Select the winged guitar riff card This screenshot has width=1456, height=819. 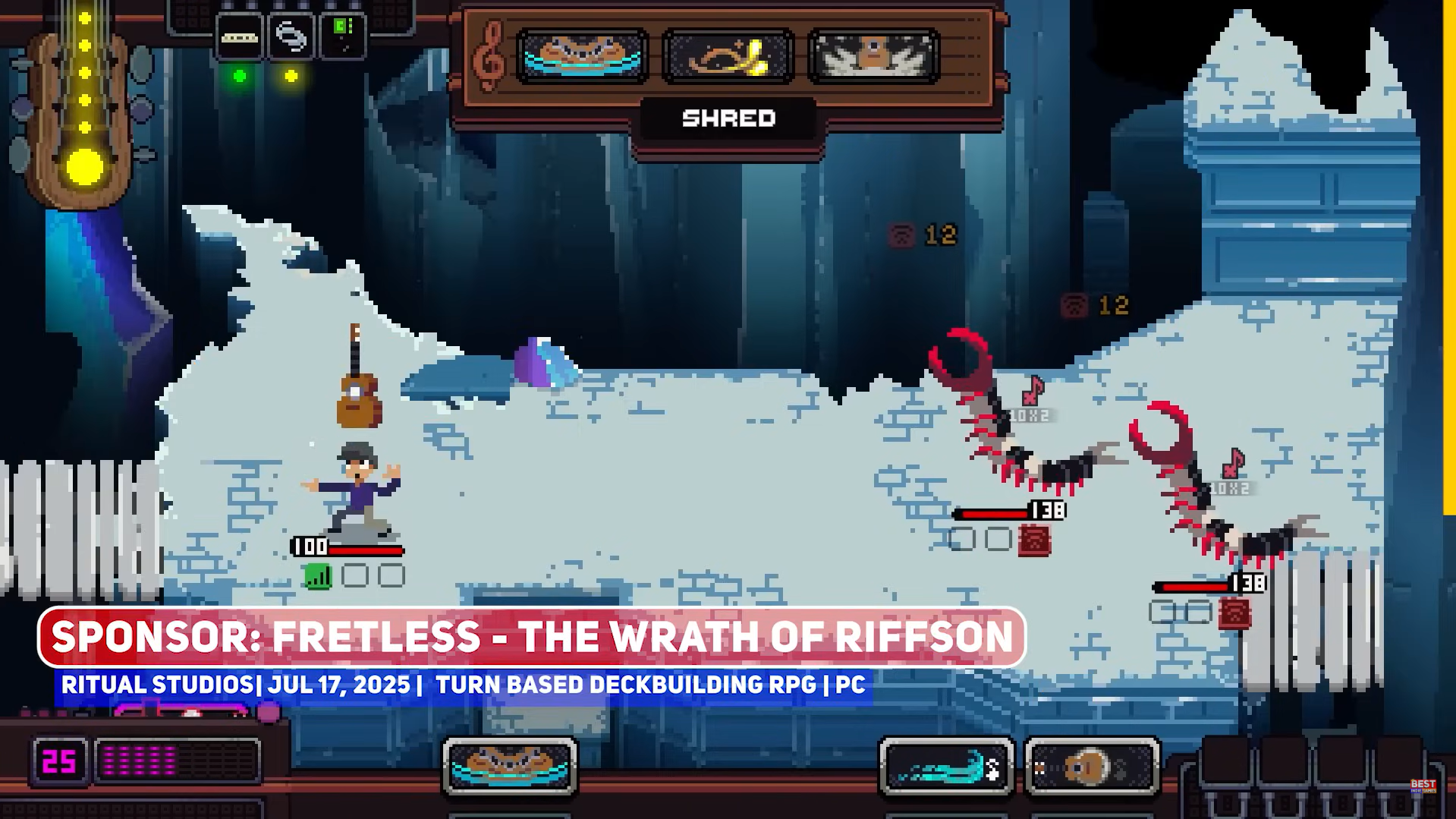coord(873,56)
